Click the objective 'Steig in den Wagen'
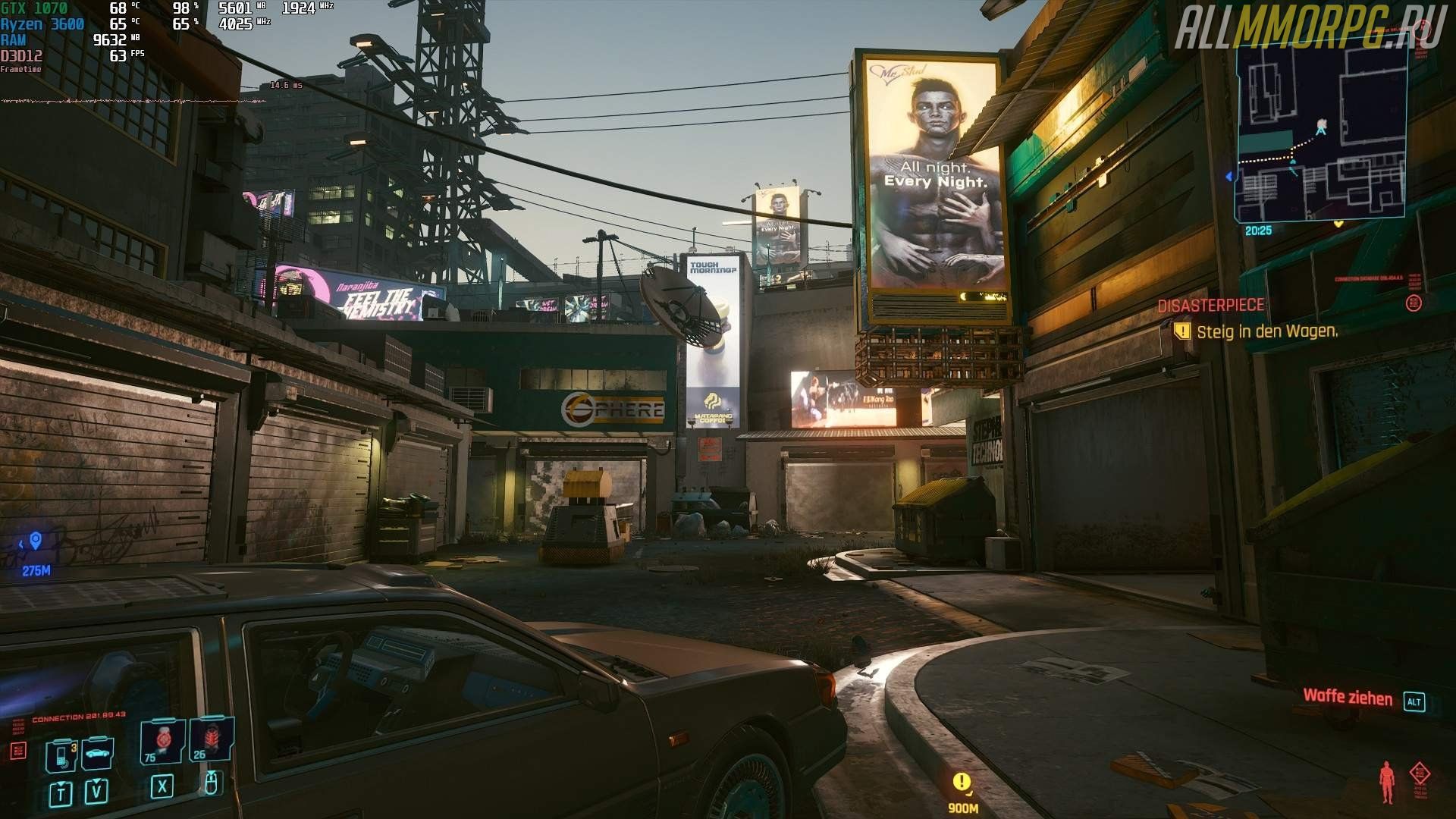 [1266, 331]
